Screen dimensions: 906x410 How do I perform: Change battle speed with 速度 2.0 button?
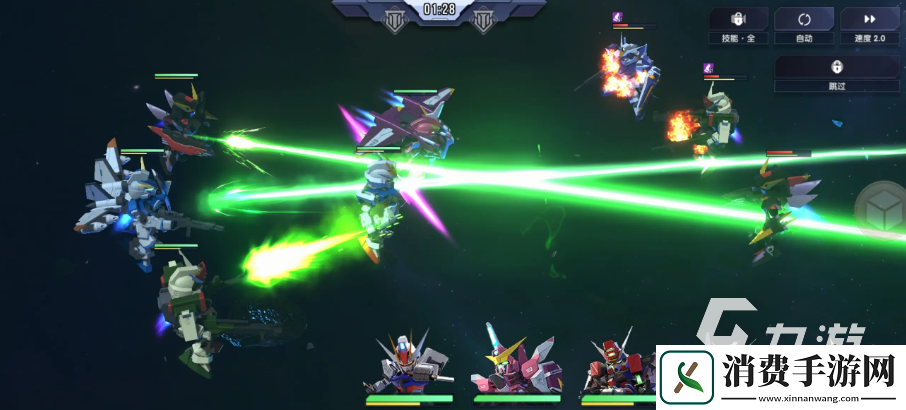point(869,26)
